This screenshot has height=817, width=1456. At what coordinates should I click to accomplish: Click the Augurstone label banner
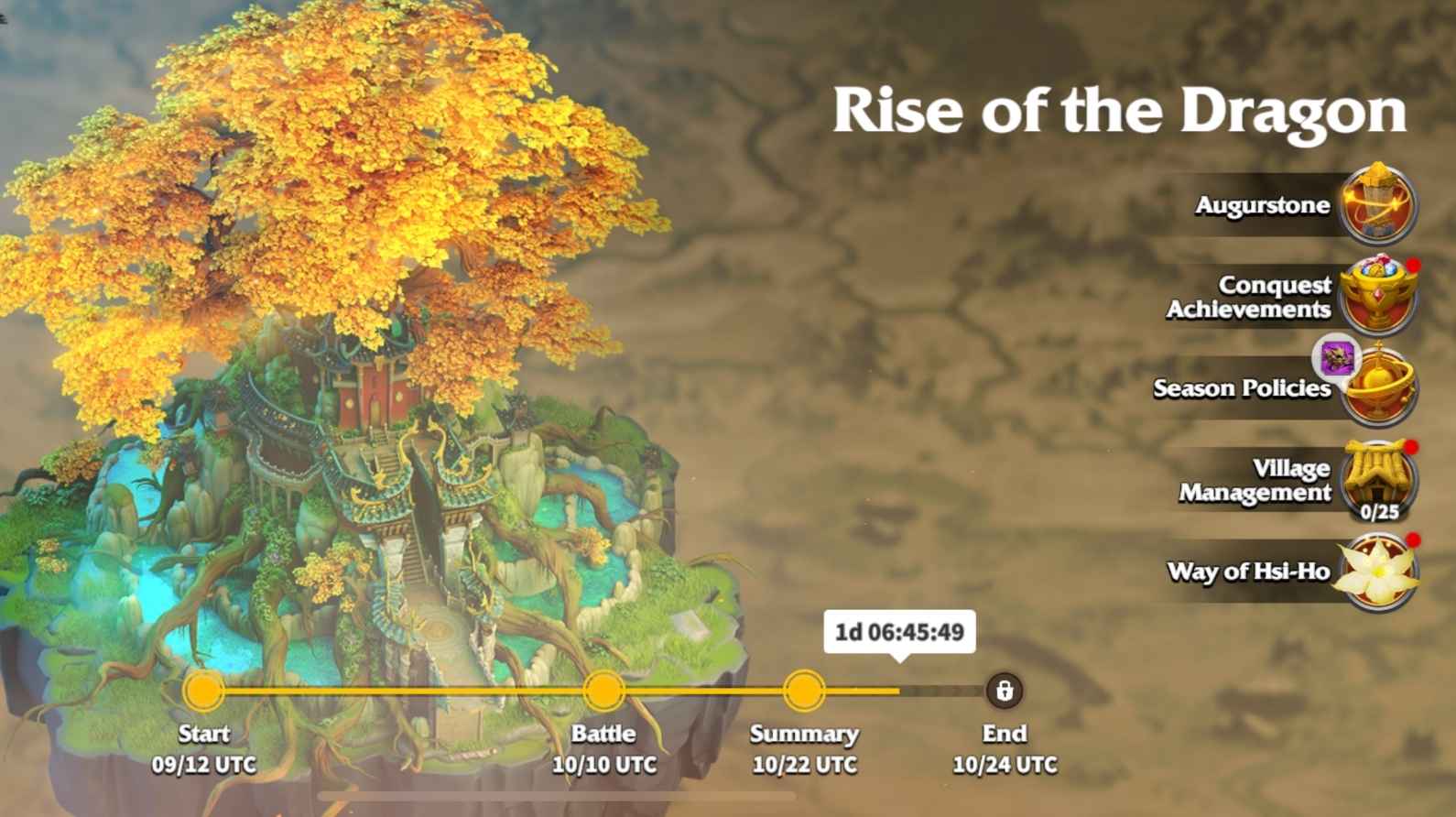1264,204
